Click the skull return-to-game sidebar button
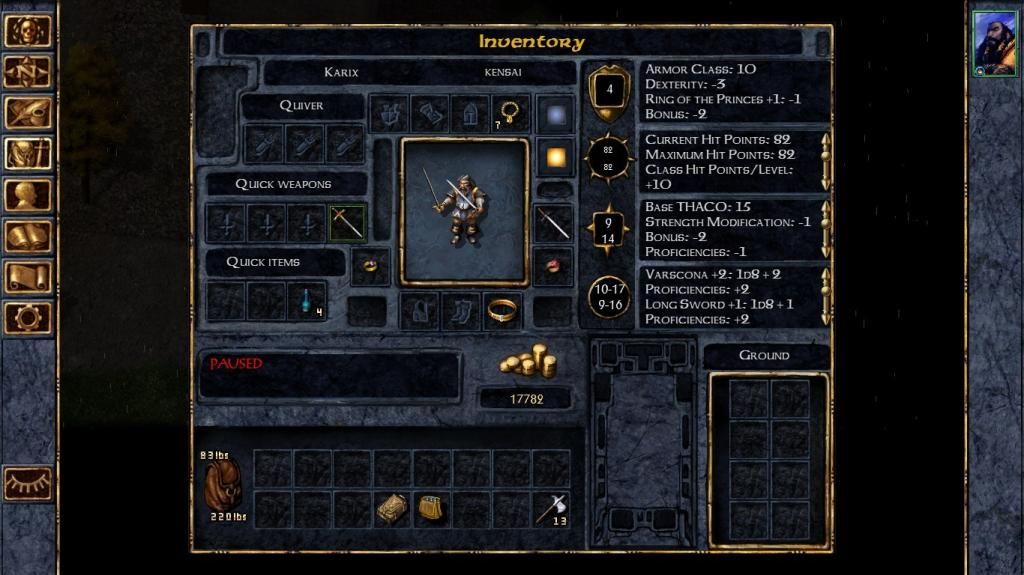The image size is (1024, 575). (28, 30)
